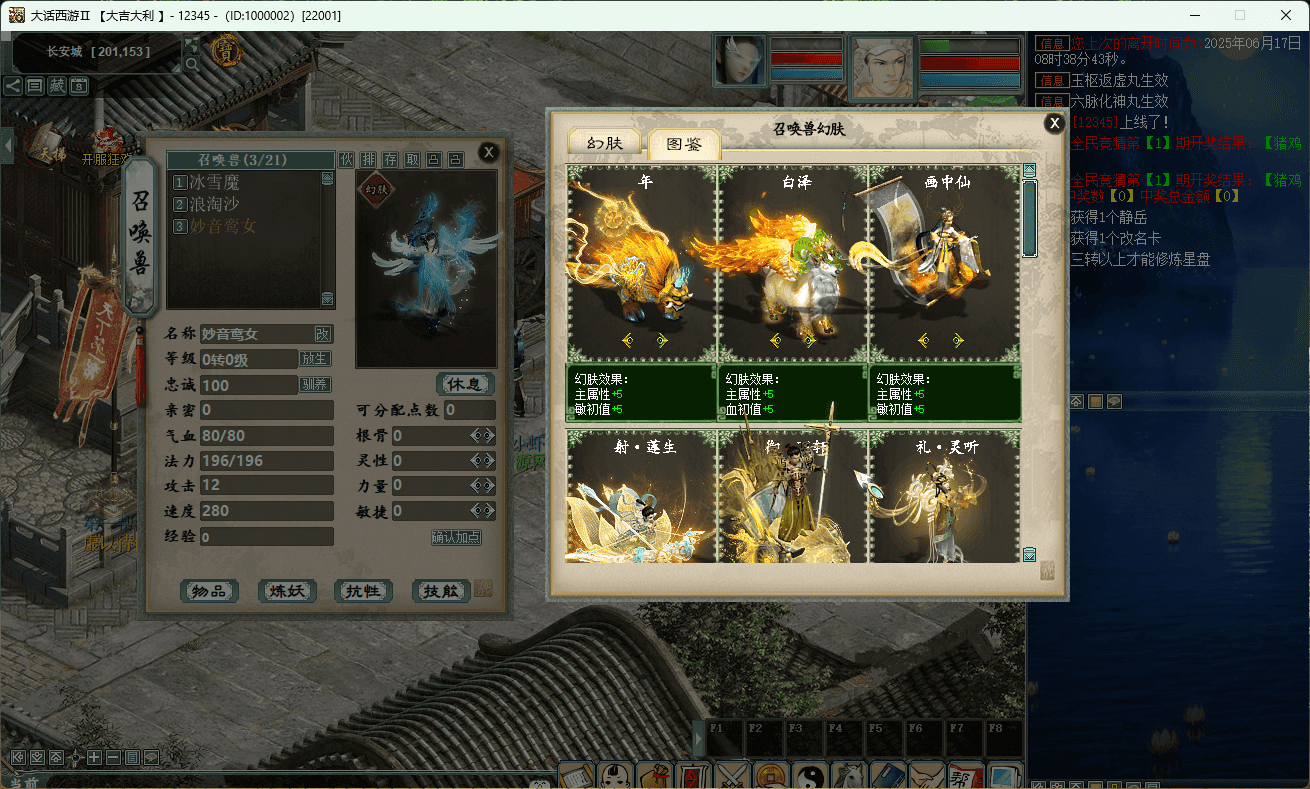This screenshot has height=789, width=1310.
Task: Switch to the 幻肤 tab
Action: point(605,143)
